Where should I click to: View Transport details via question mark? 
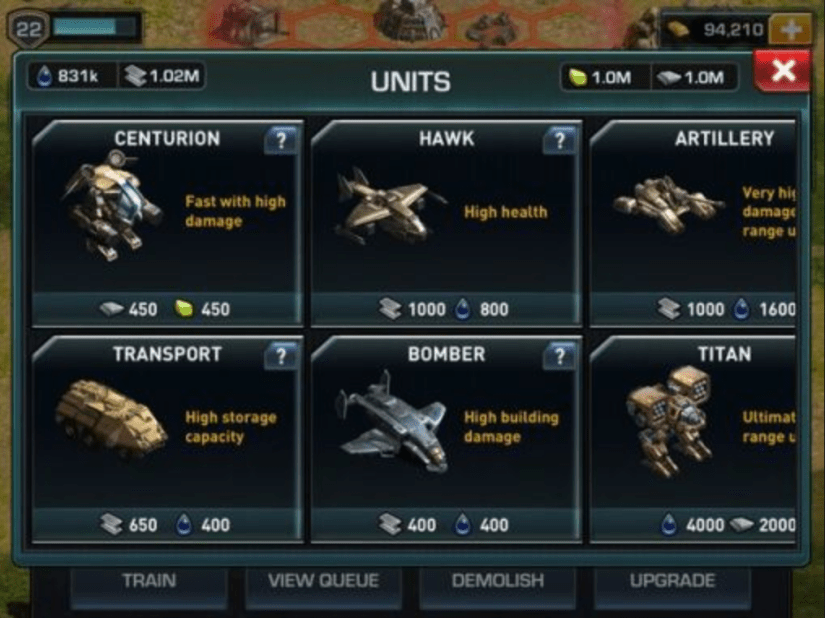point(281,356)
